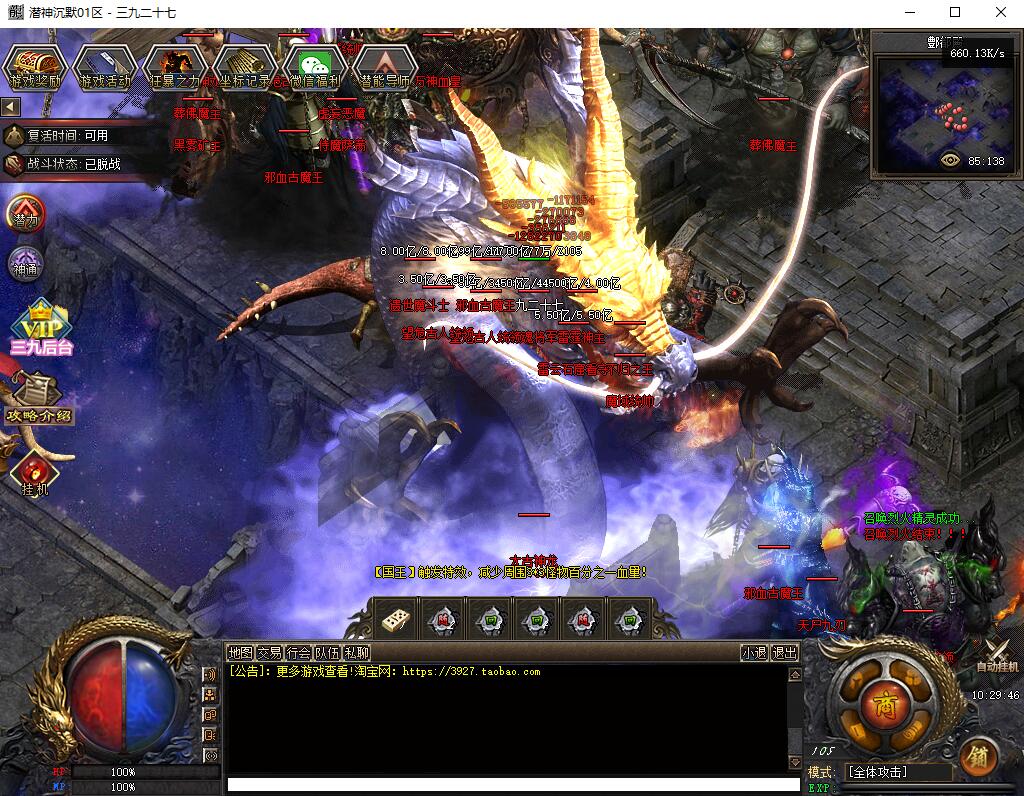Image resolution: width=1024 pixels, height=796 pixels.
Task: Click the 退出 exit button
Action: coord(785,653)
